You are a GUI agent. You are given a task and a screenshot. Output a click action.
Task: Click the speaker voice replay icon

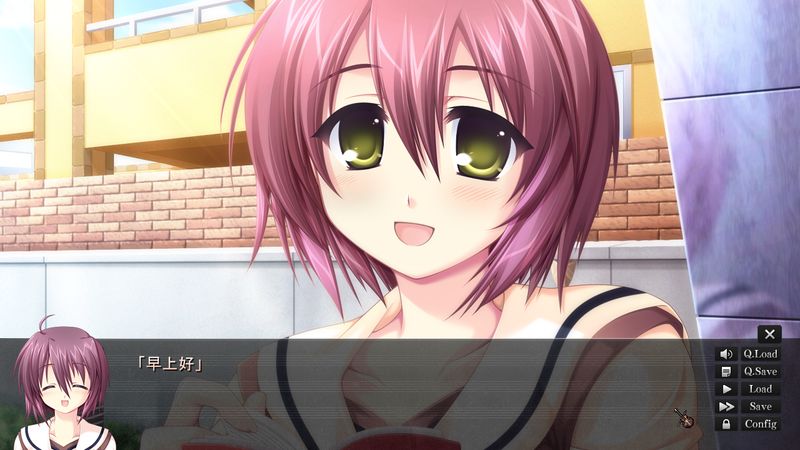click(x=726, y=353)
